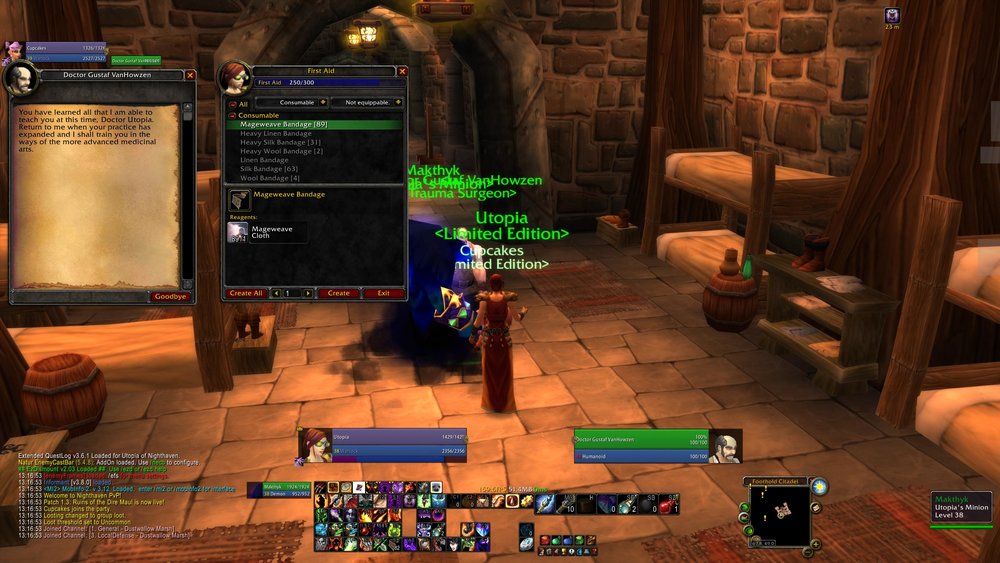
Task: Select Utopia's player portrait frame
Action: pos(314,445)
